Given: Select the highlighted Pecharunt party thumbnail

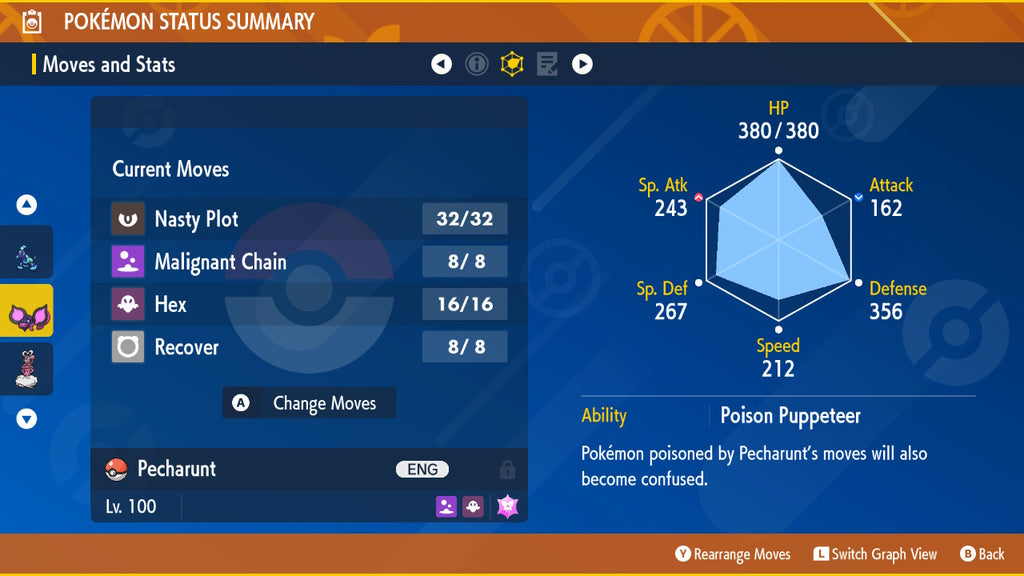Looking at the screenshot, I should [27, 312].
